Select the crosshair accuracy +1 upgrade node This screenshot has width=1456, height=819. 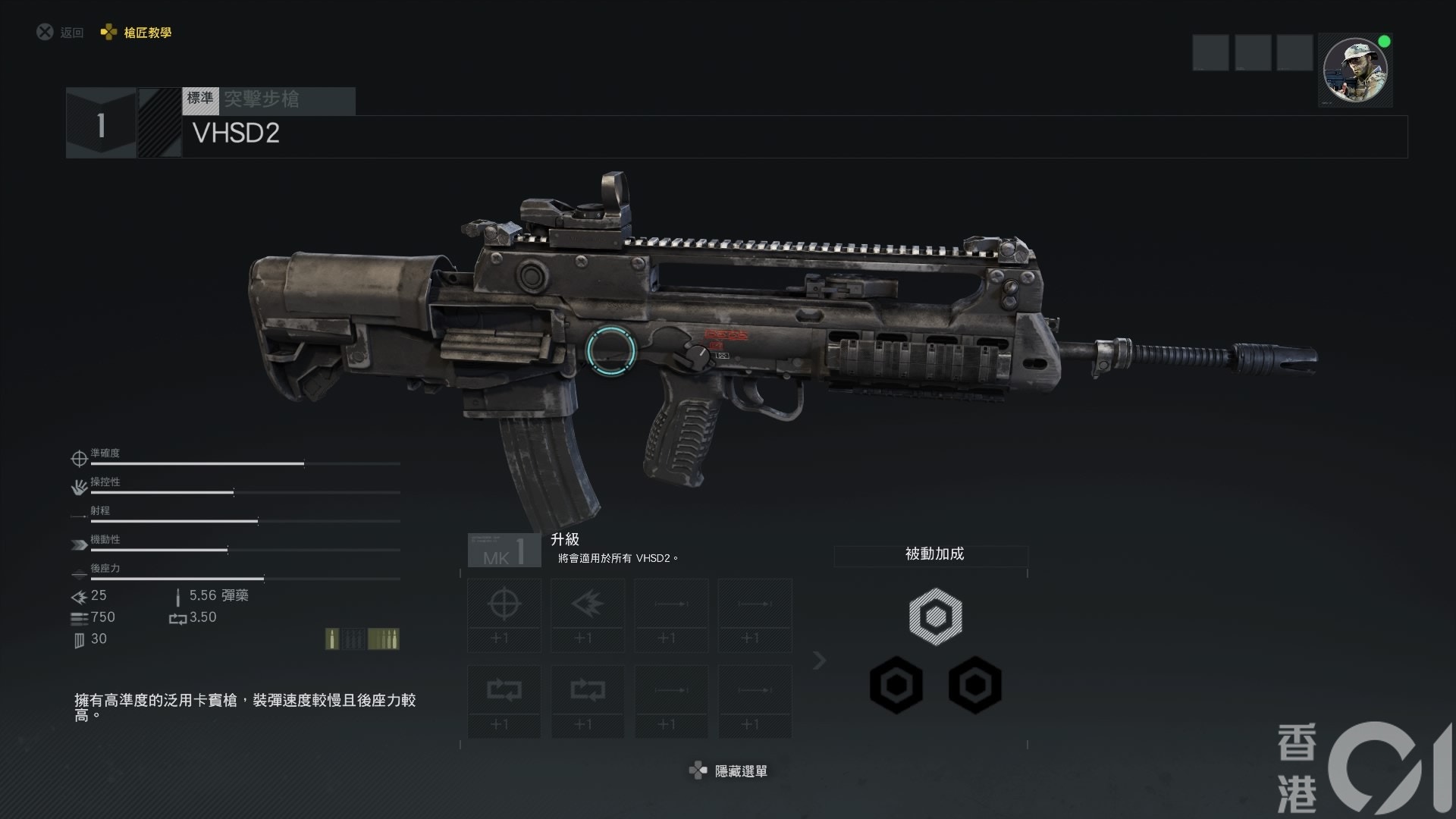504,615
